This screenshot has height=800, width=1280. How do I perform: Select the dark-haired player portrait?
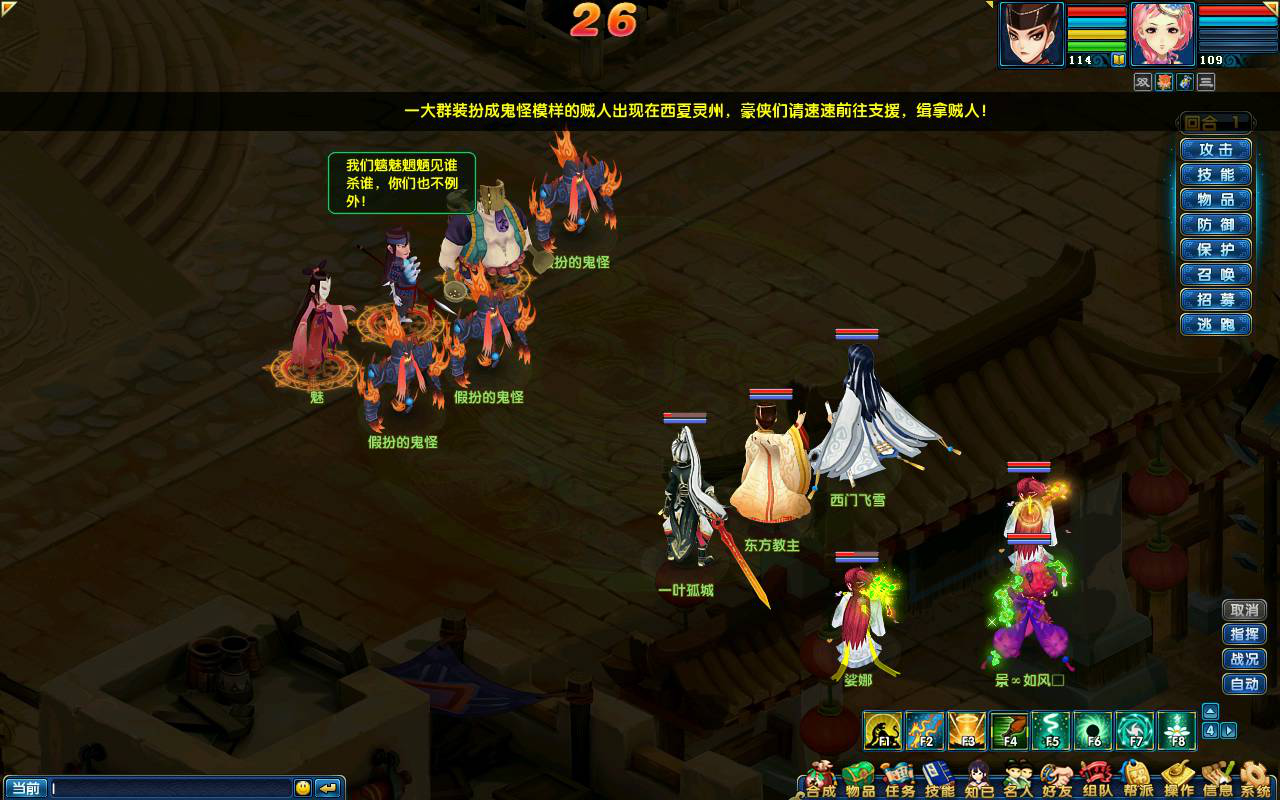1032,34
